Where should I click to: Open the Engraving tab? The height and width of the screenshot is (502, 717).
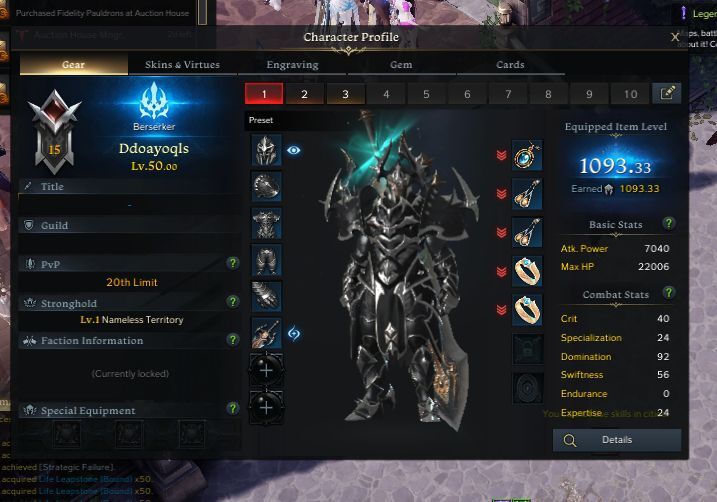292,65
